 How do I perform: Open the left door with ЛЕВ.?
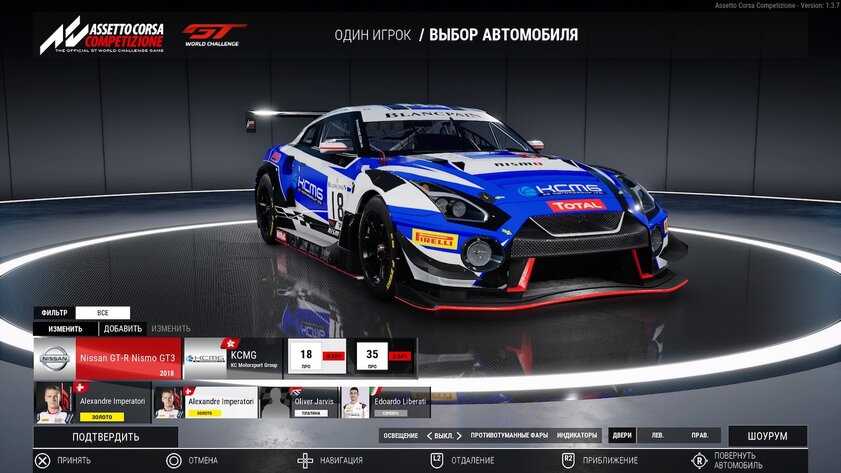click(657, 436)
